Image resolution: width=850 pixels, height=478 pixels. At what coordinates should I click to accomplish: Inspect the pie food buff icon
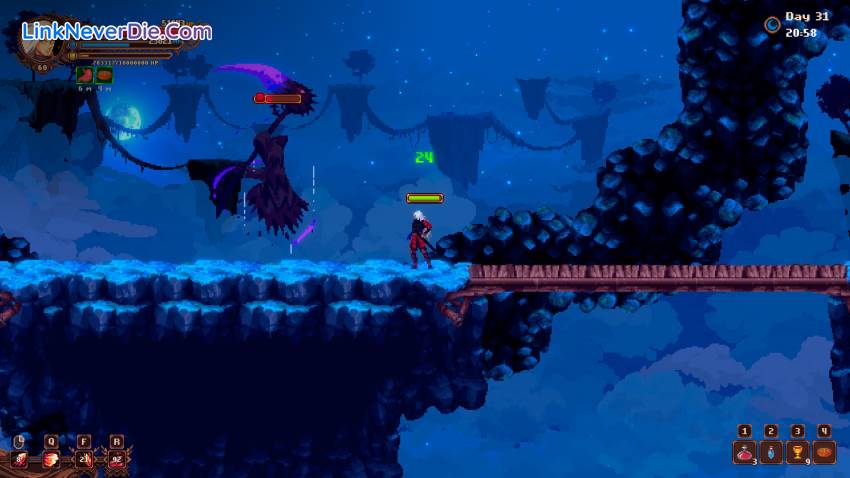pyautogui.click(x=104, y=74)
